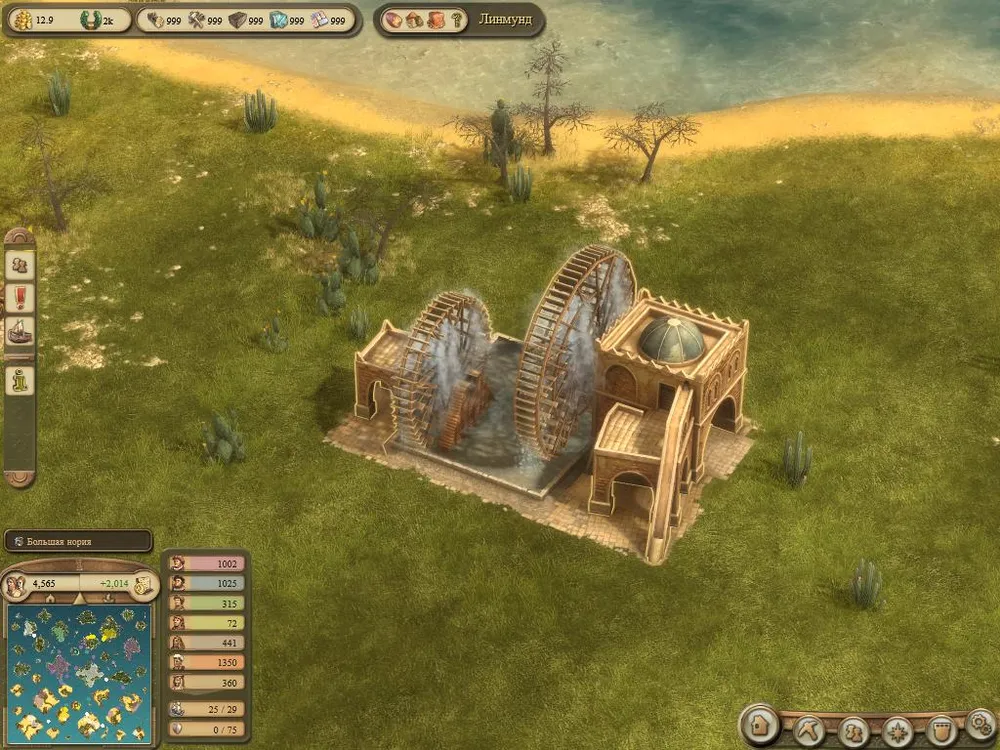Open the green info statue button
This screenshot has height=750, width=1000.
click(x=20, y=380)
